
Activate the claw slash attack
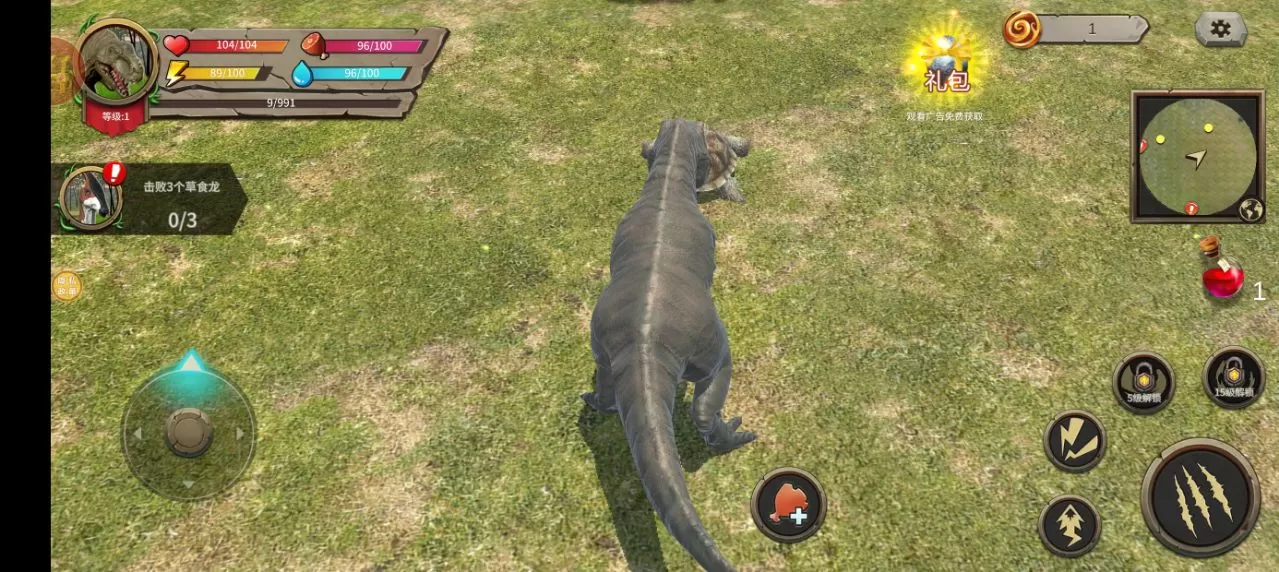pos(1199,496)
